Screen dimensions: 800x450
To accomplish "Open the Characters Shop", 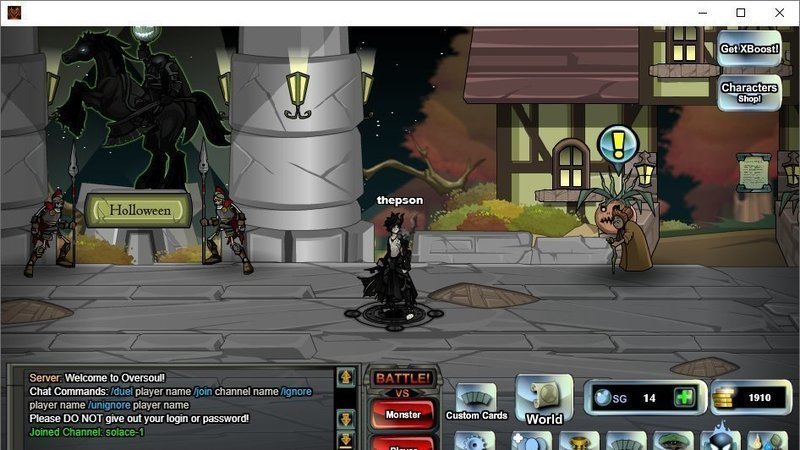I will (x=749, y=92).
